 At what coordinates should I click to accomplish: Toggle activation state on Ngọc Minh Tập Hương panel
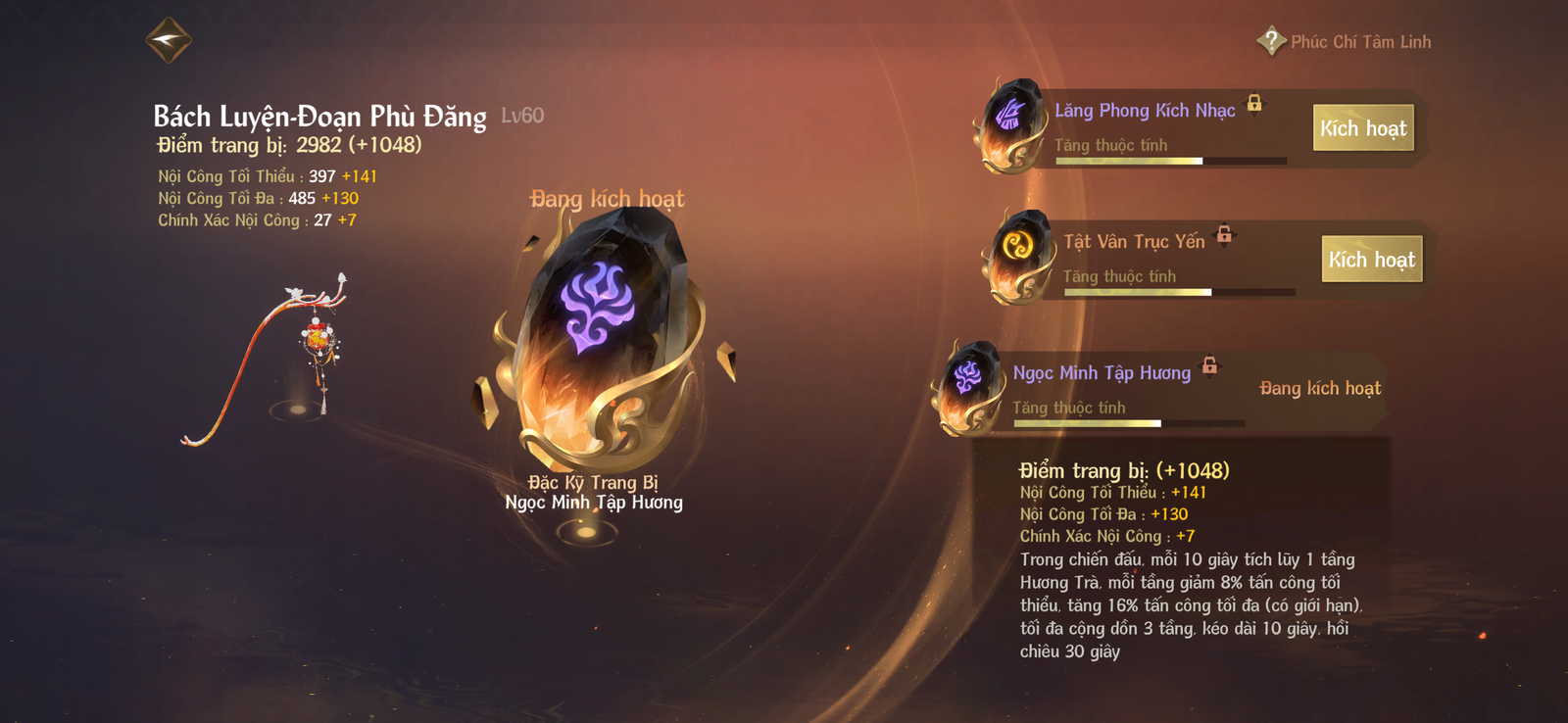coord(1320,388)
